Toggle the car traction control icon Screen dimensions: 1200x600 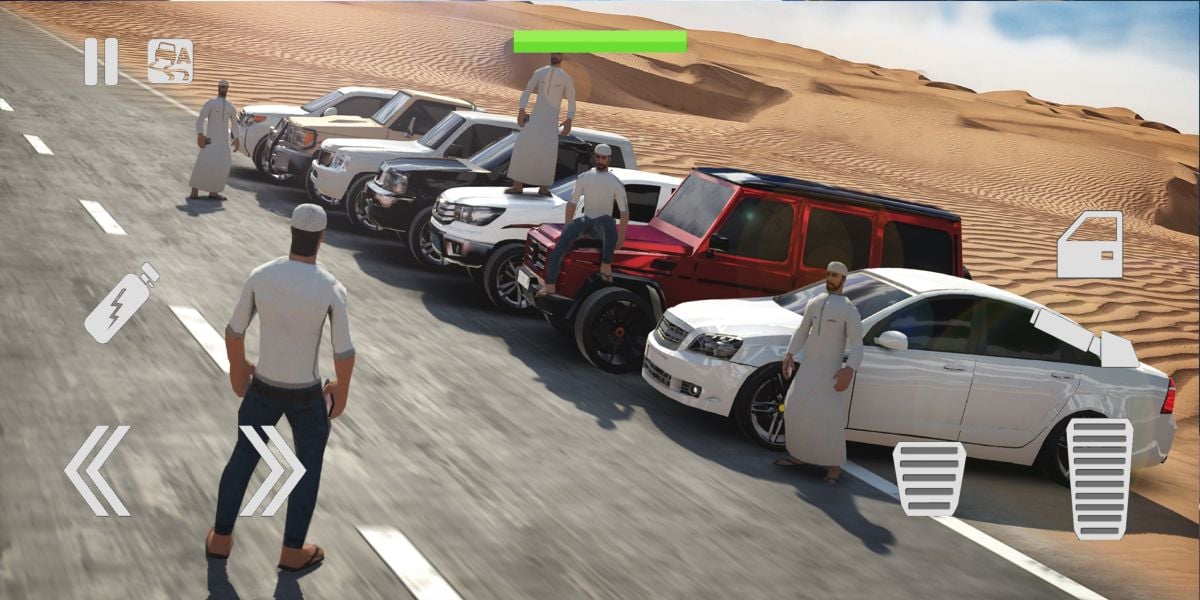coord(170,61)
